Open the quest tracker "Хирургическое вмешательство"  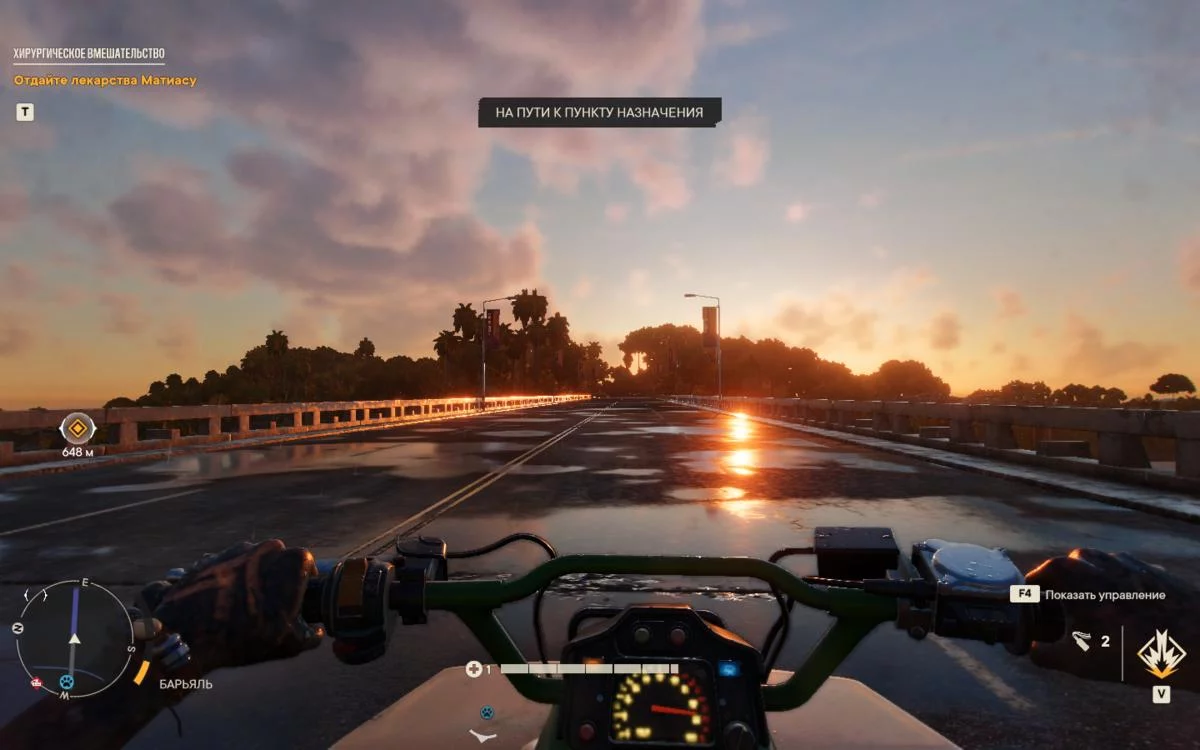click(x=89, y=54)
